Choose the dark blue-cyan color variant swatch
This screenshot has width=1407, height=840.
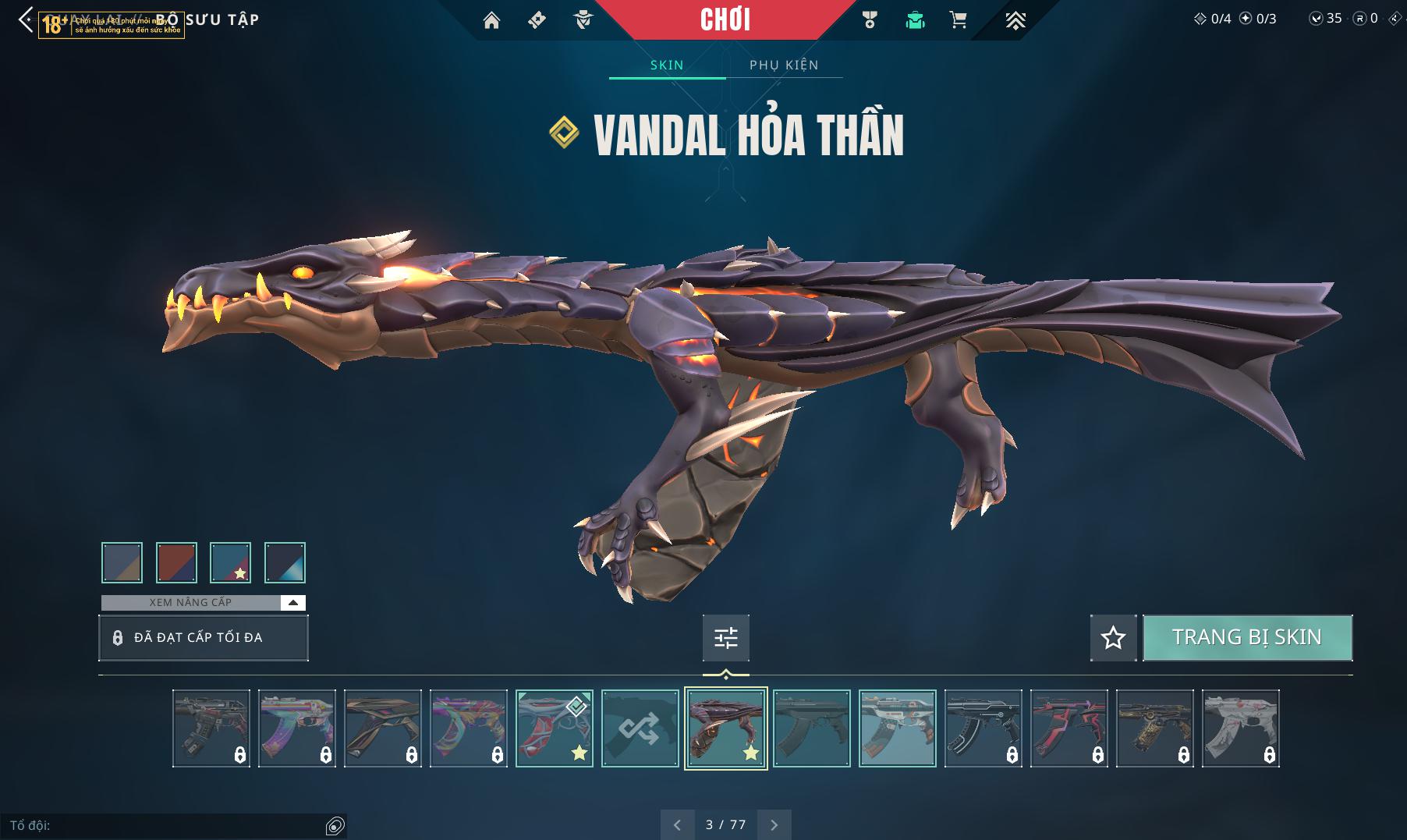point(285,562)
